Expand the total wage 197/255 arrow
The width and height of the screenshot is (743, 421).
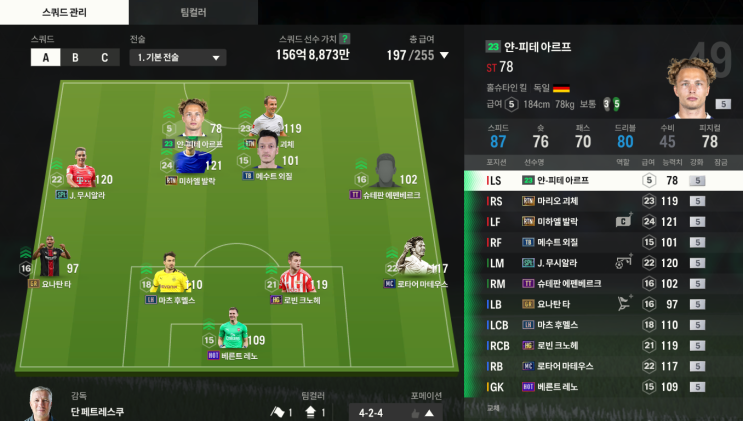click(x=445, y=55)
